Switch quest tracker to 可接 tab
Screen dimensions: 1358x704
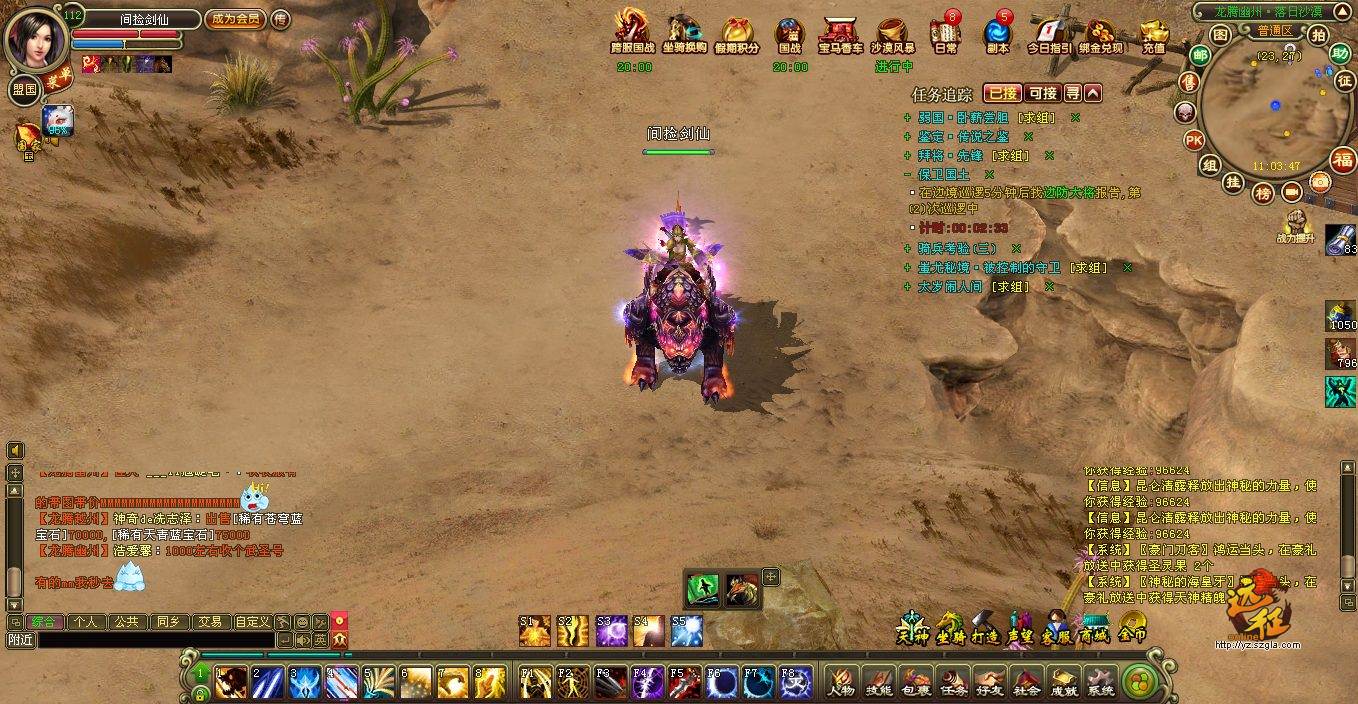(x=1042, y=93)
